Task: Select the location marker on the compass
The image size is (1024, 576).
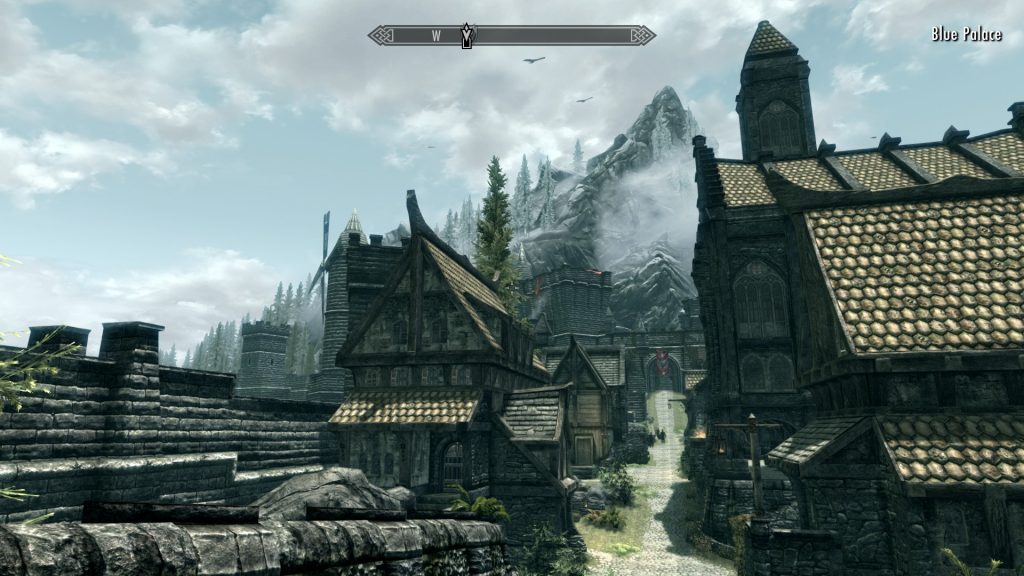Action: (466, 36)
